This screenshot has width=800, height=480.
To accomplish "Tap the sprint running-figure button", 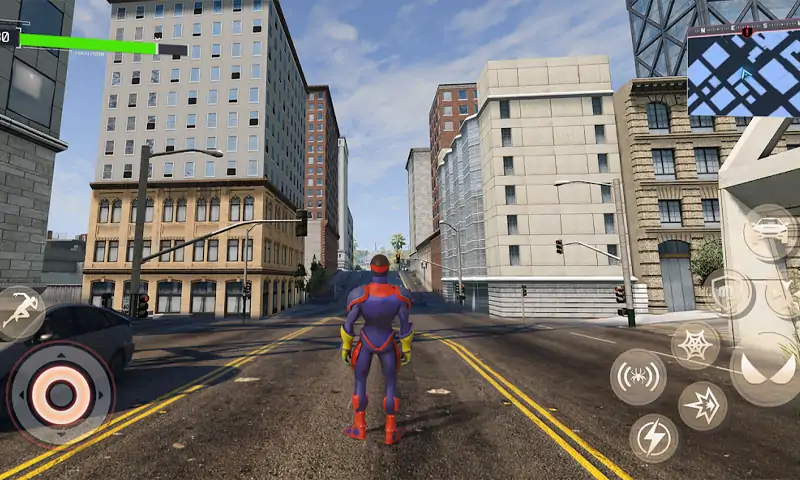I will pos(20,313).
